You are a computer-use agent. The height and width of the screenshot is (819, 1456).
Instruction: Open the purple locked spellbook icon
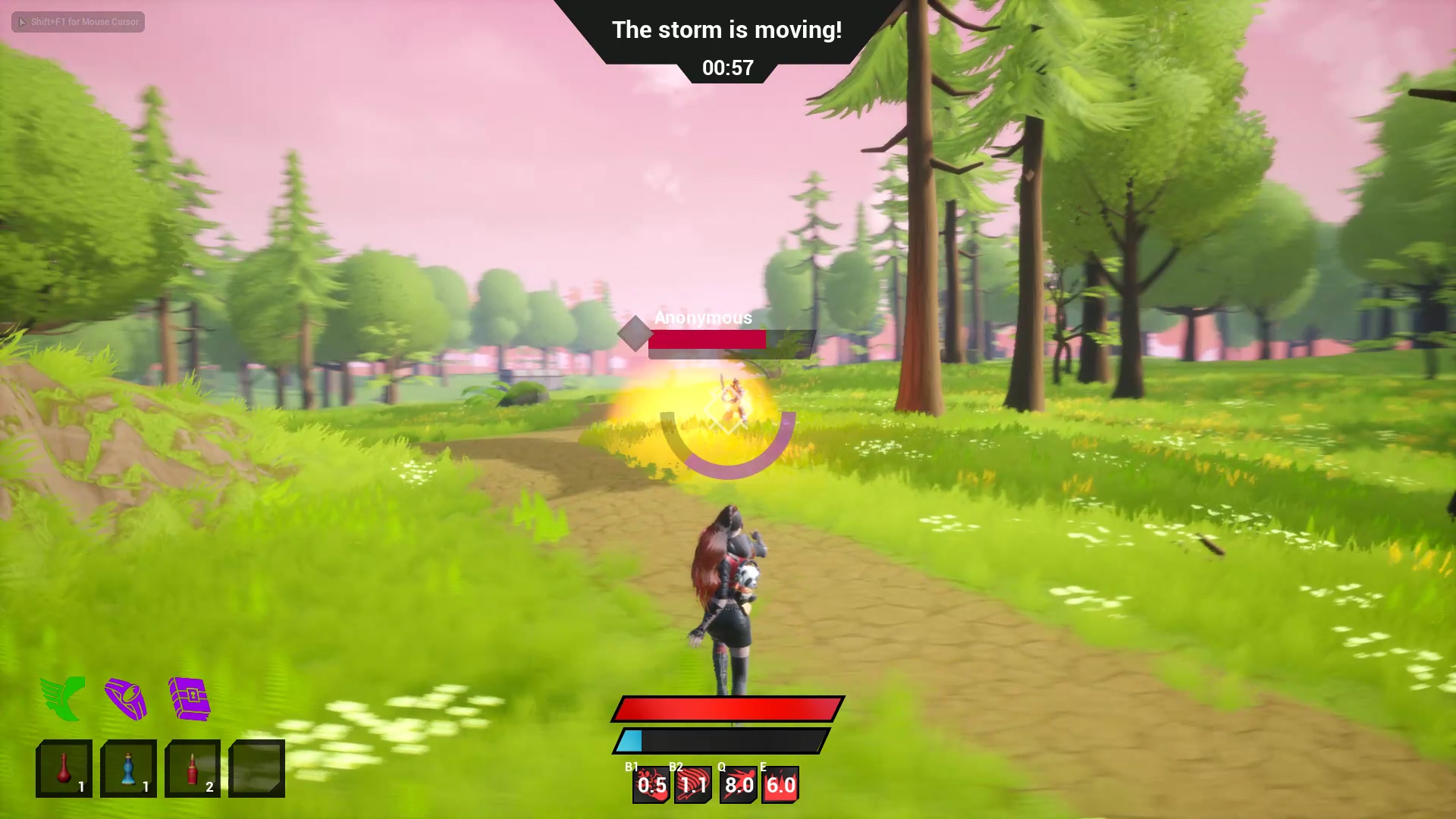(190, 698)
